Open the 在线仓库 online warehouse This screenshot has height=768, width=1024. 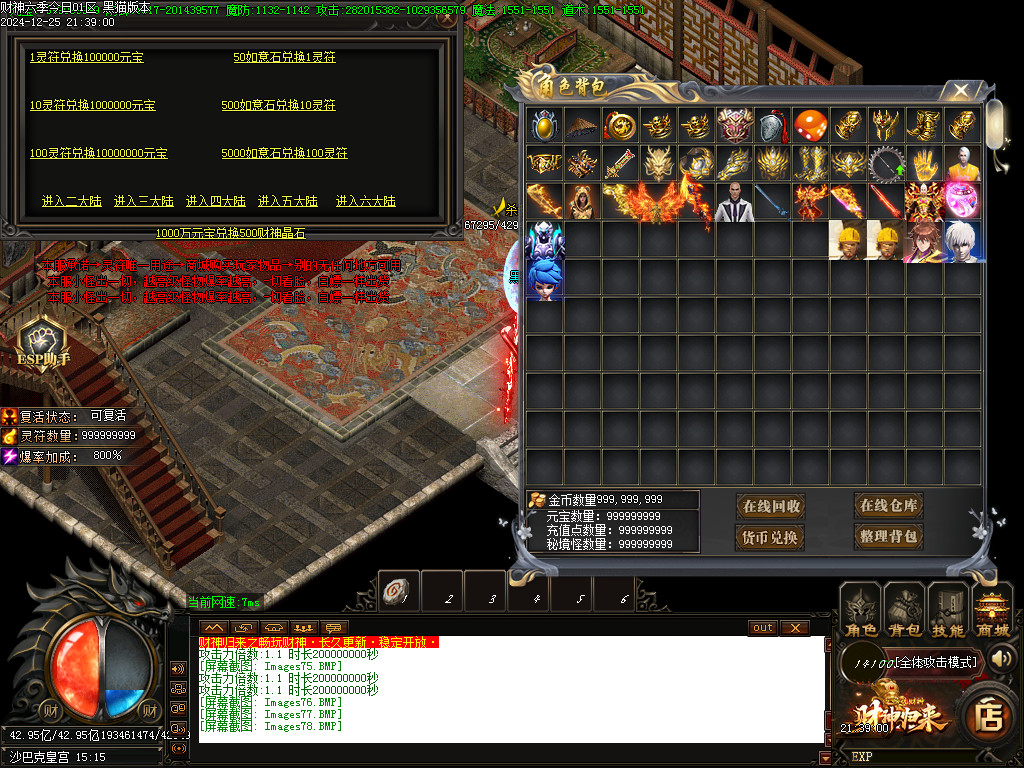(x=888, y=505)
